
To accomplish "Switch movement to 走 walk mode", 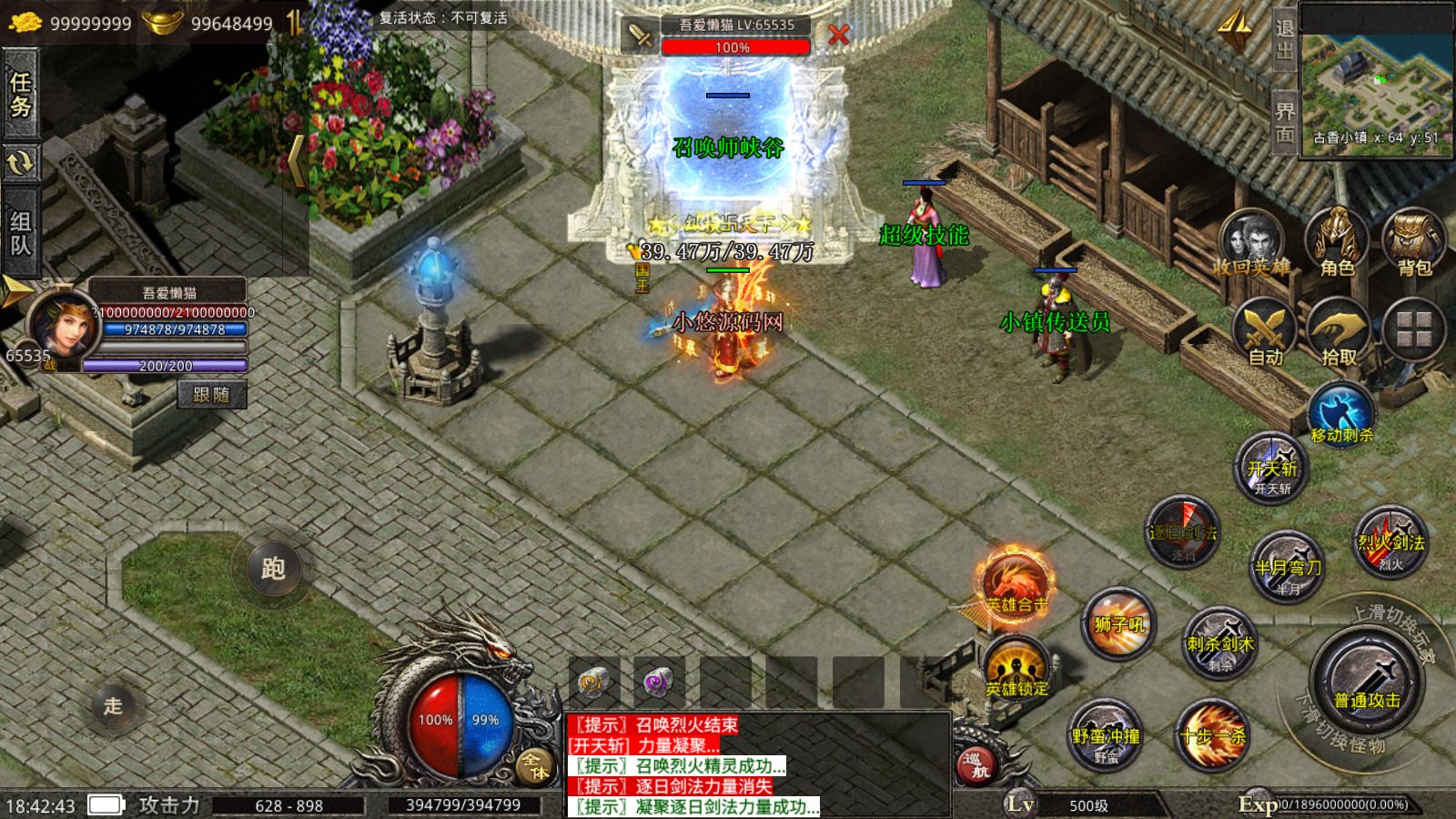I will [113, 705].
